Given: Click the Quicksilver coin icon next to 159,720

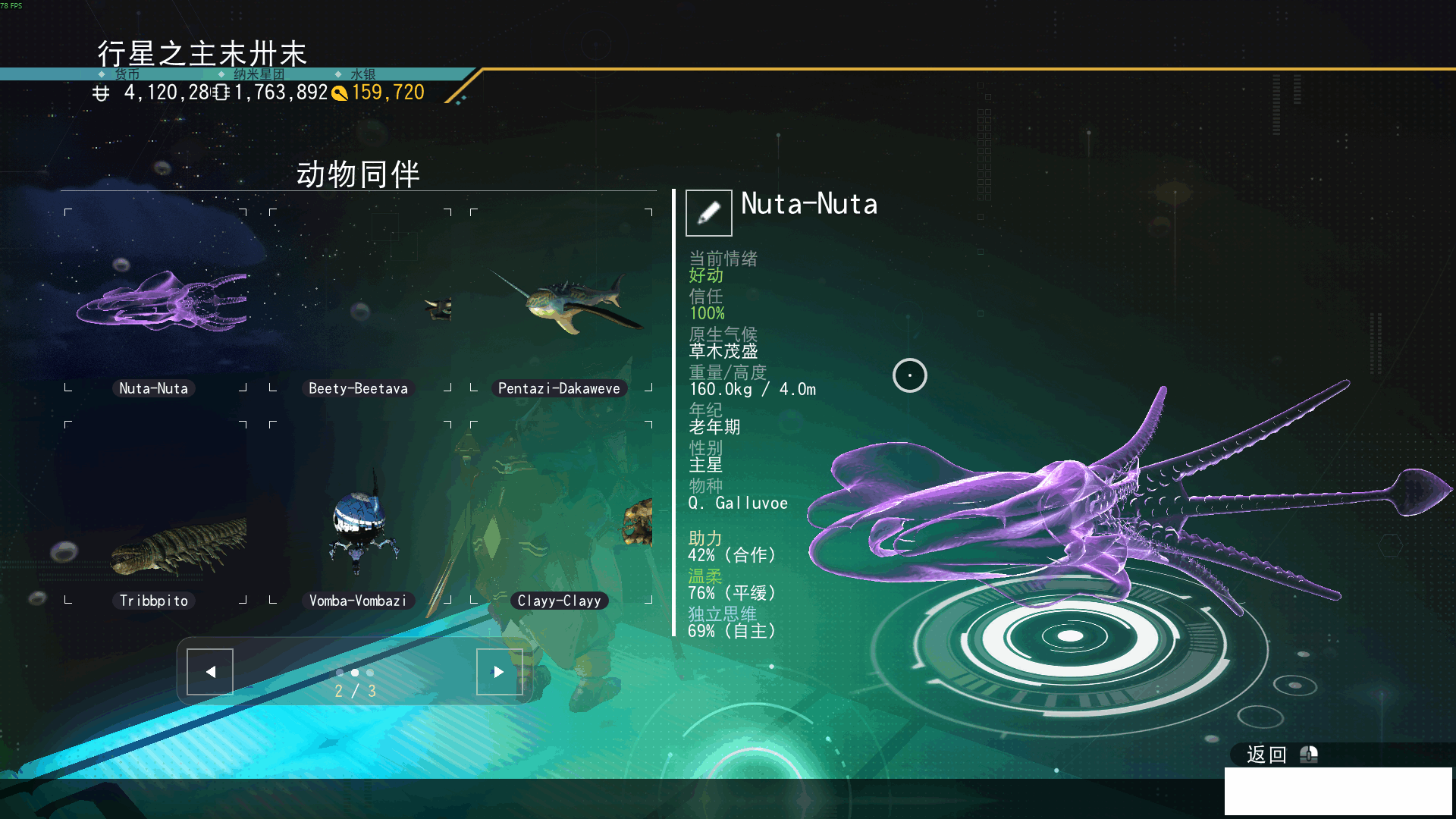Looking at the screenshot, I should [x=340, y=93].
